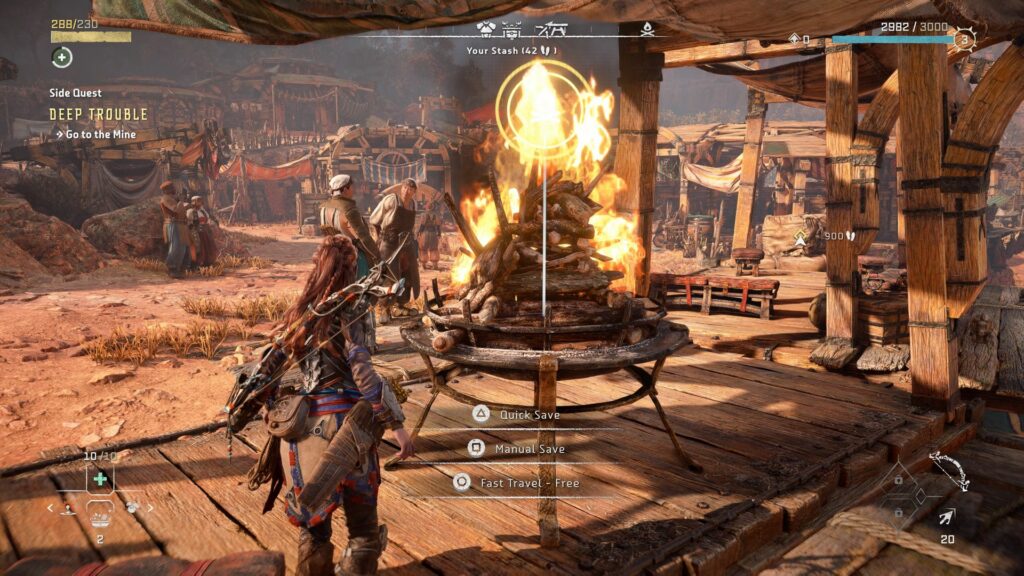Image resolution: width=1024 pixels, height=576 pixels.
Task: Select the food bowl tool slot
Action: 100,515
